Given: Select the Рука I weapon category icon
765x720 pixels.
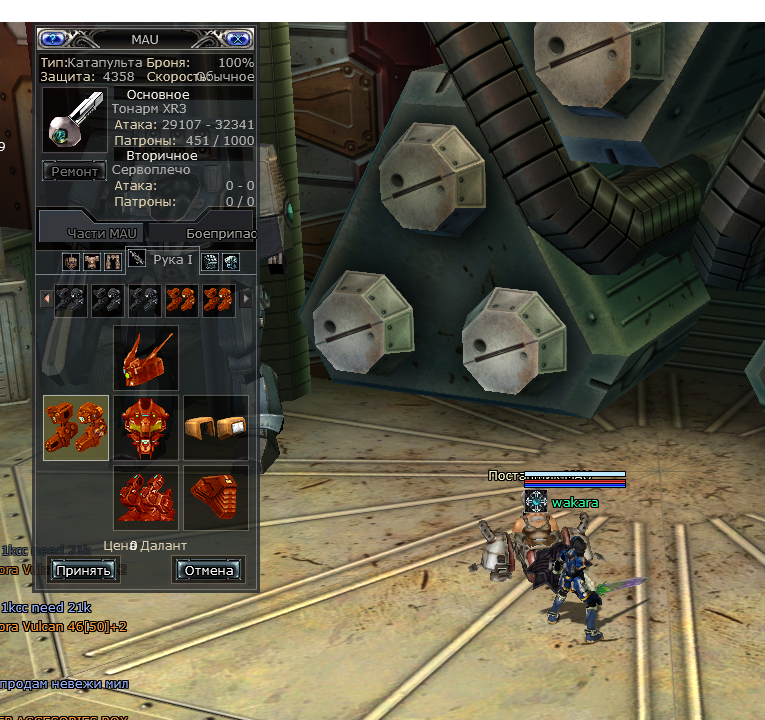Looking at the screenshot, I should click(137, 260).
